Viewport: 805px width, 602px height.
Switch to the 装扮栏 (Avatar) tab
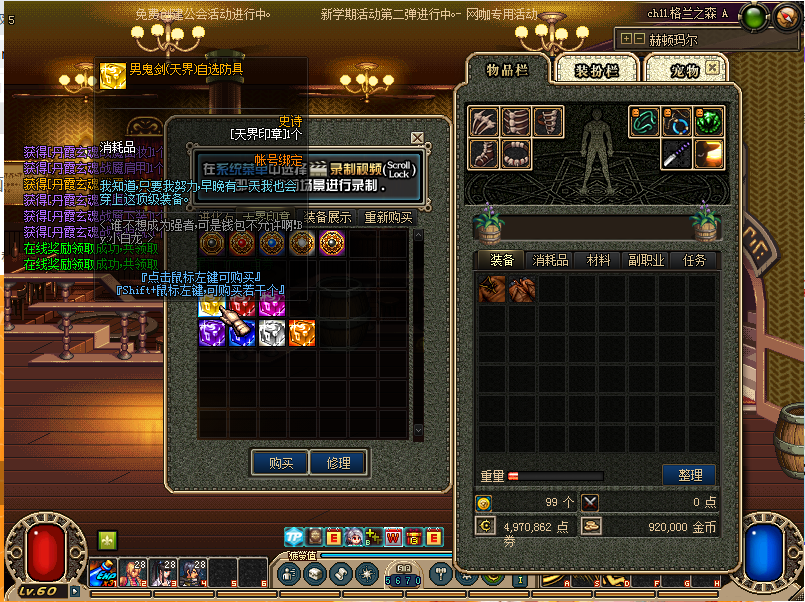(x=597, y=70)
